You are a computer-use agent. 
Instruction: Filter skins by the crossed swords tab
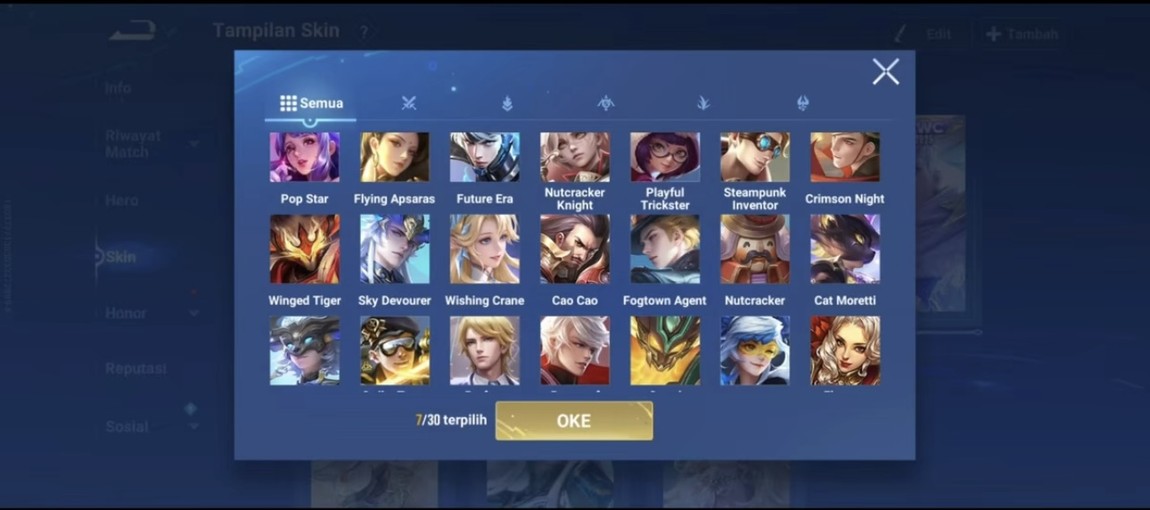tap(408, 103)
